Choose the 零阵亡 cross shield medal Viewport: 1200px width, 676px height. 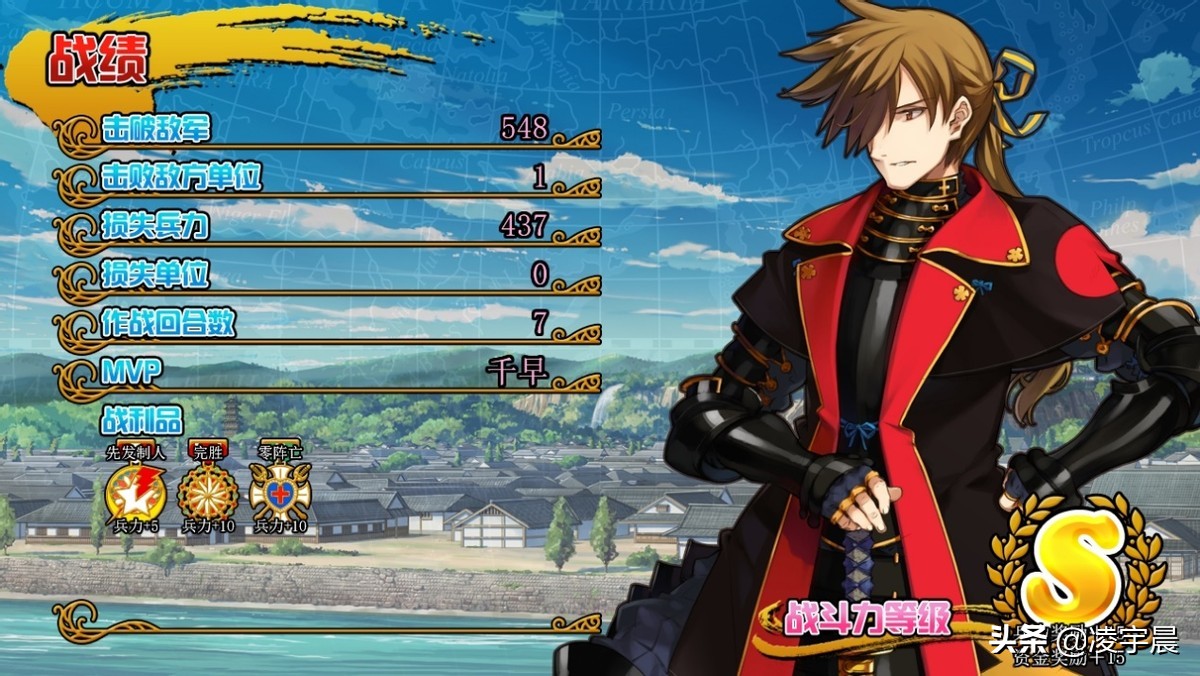(x=280, y=491)
